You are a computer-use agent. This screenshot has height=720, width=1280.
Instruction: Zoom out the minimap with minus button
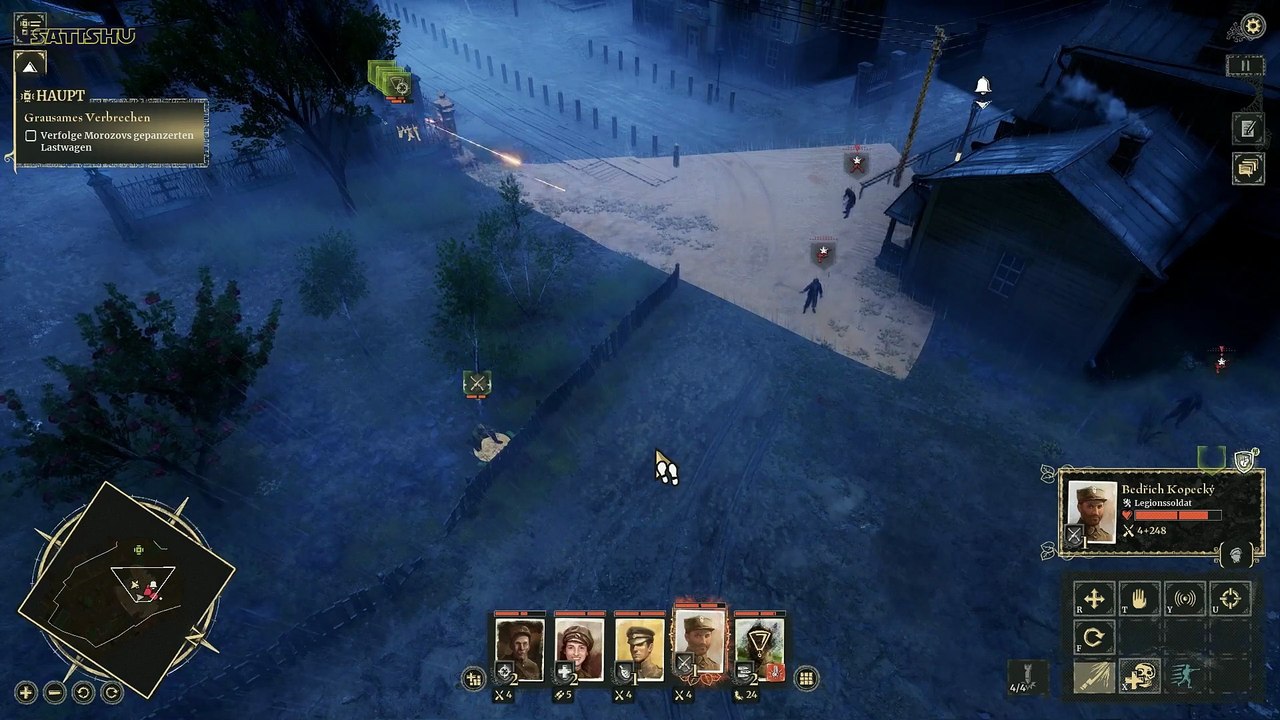coord(55,692)
